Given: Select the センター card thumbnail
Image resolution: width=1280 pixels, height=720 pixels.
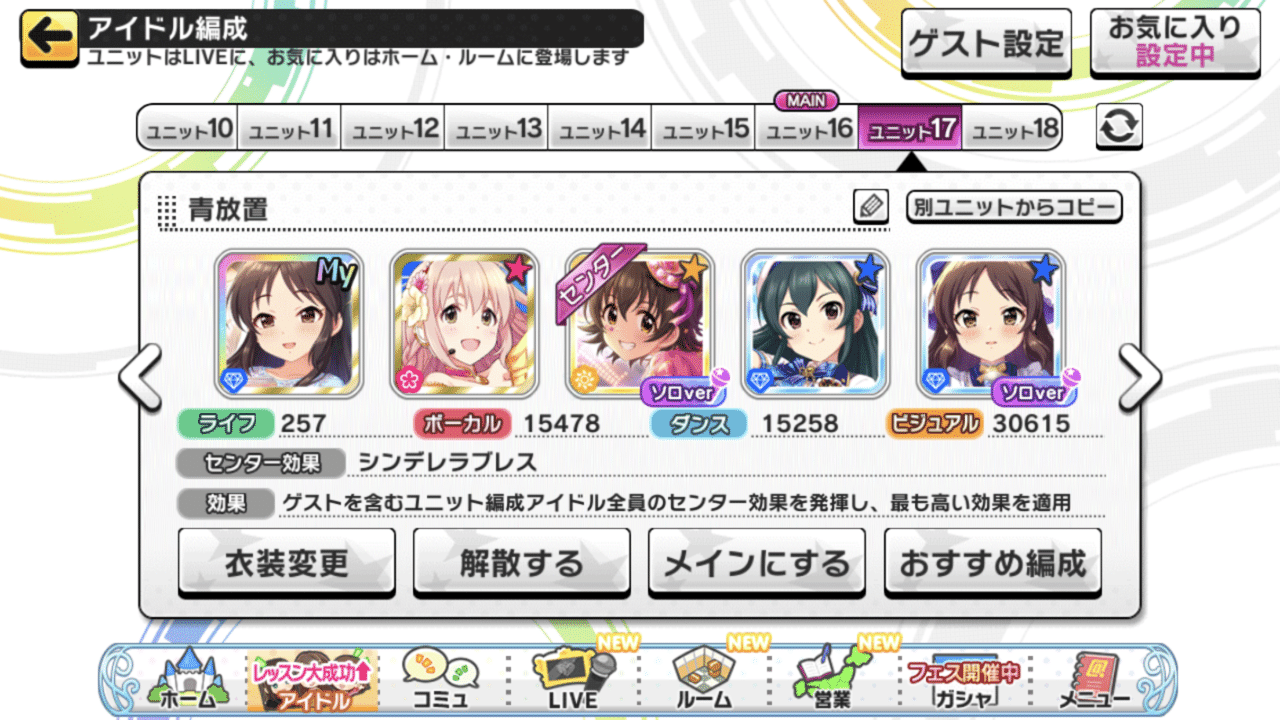Looking at the screenshot, I should 641,325.
